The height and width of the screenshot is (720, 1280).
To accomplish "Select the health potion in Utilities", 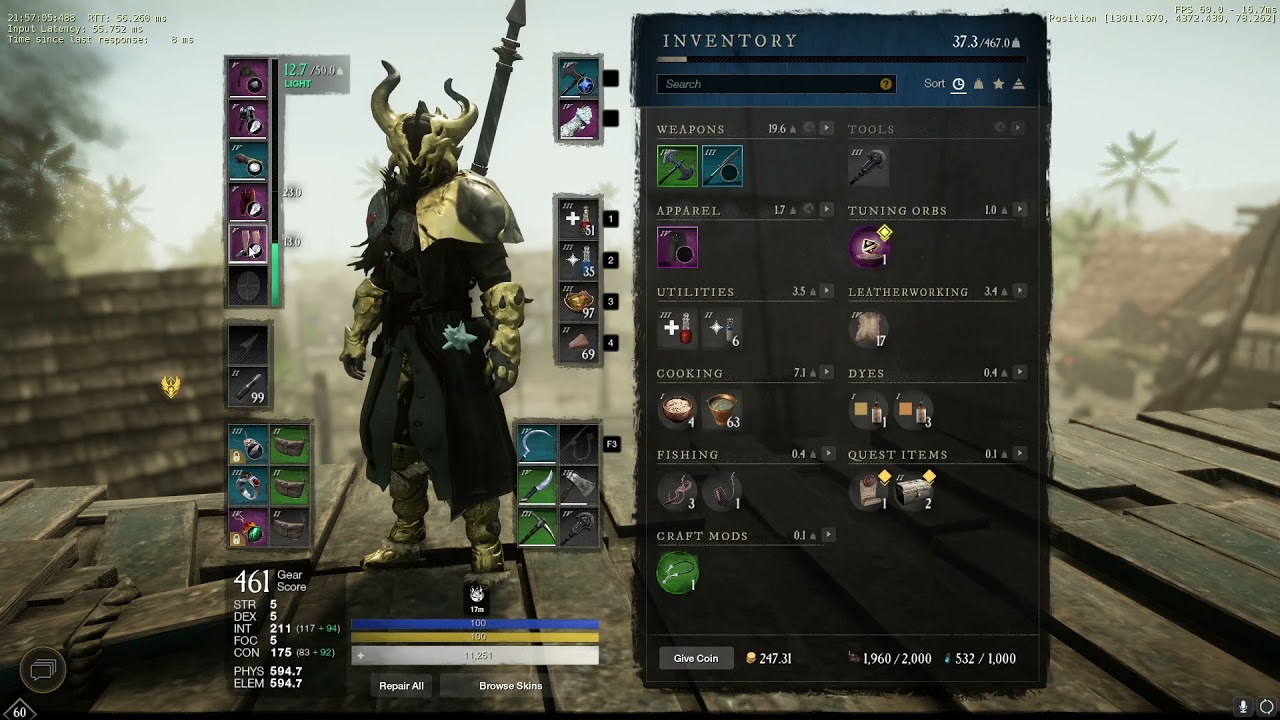I will [x=677, y=329].
